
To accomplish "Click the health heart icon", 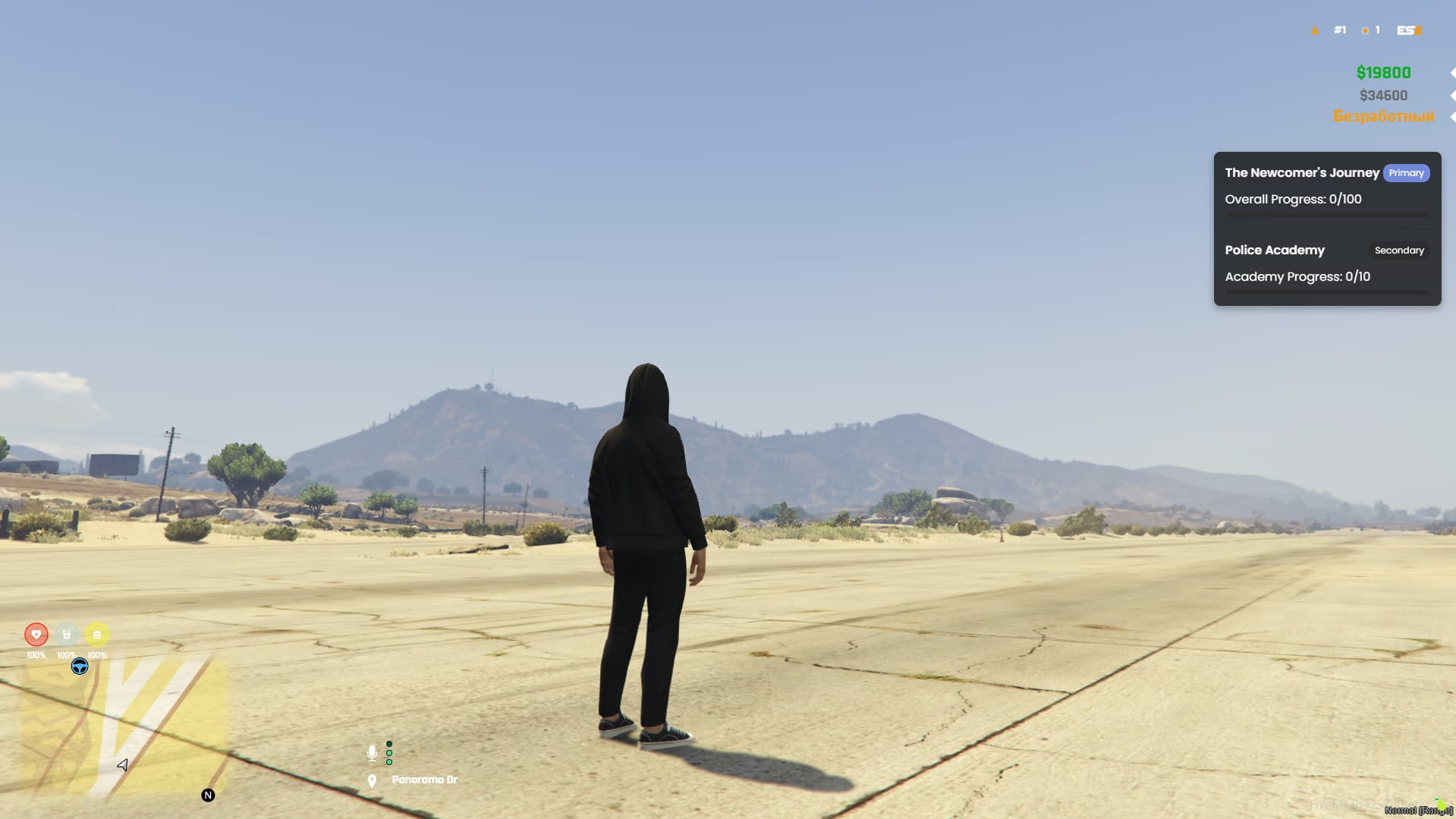I will click(x=36, y=634).
